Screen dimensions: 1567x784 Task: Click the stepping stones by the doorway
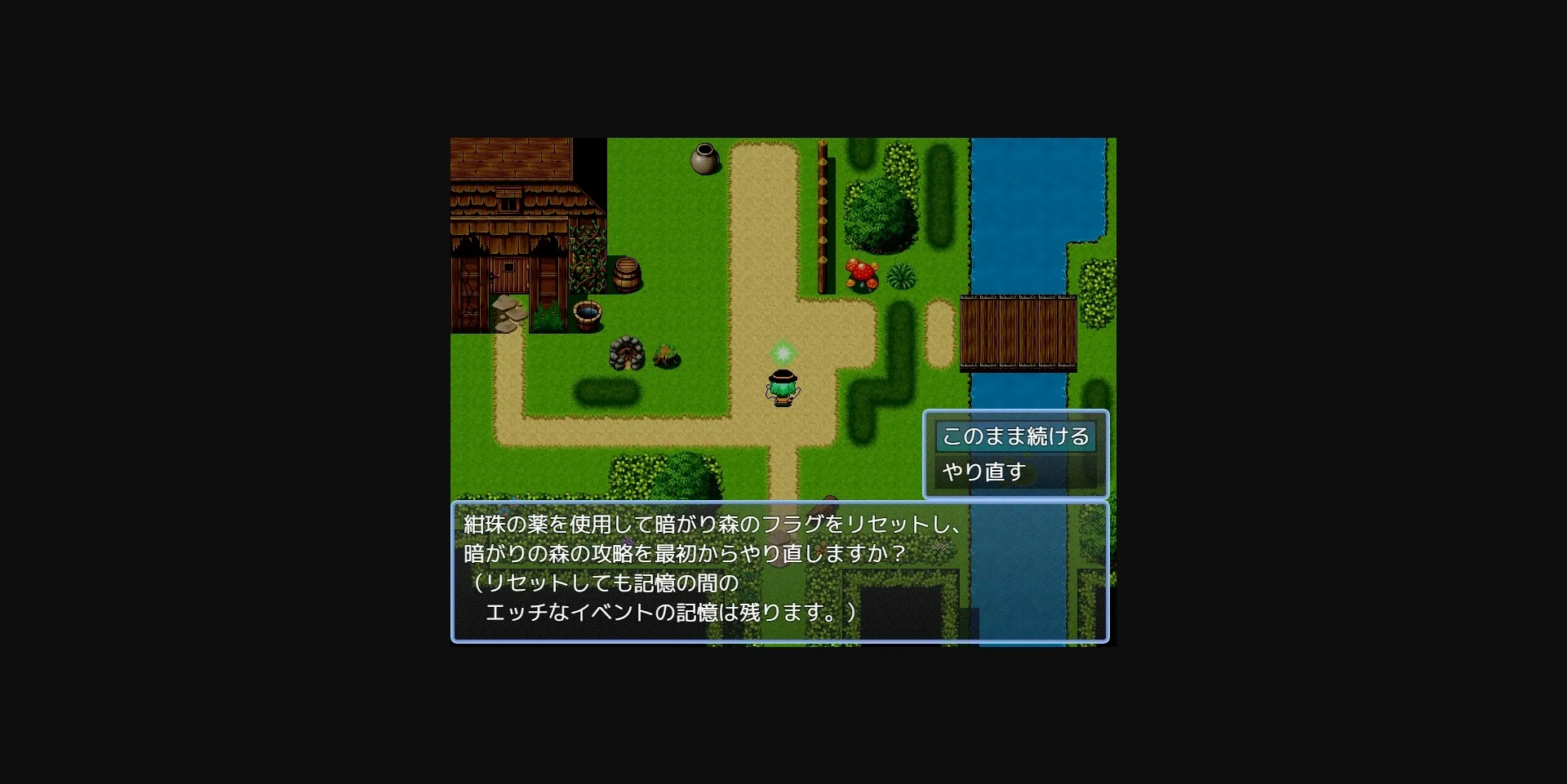coord(510,315)
